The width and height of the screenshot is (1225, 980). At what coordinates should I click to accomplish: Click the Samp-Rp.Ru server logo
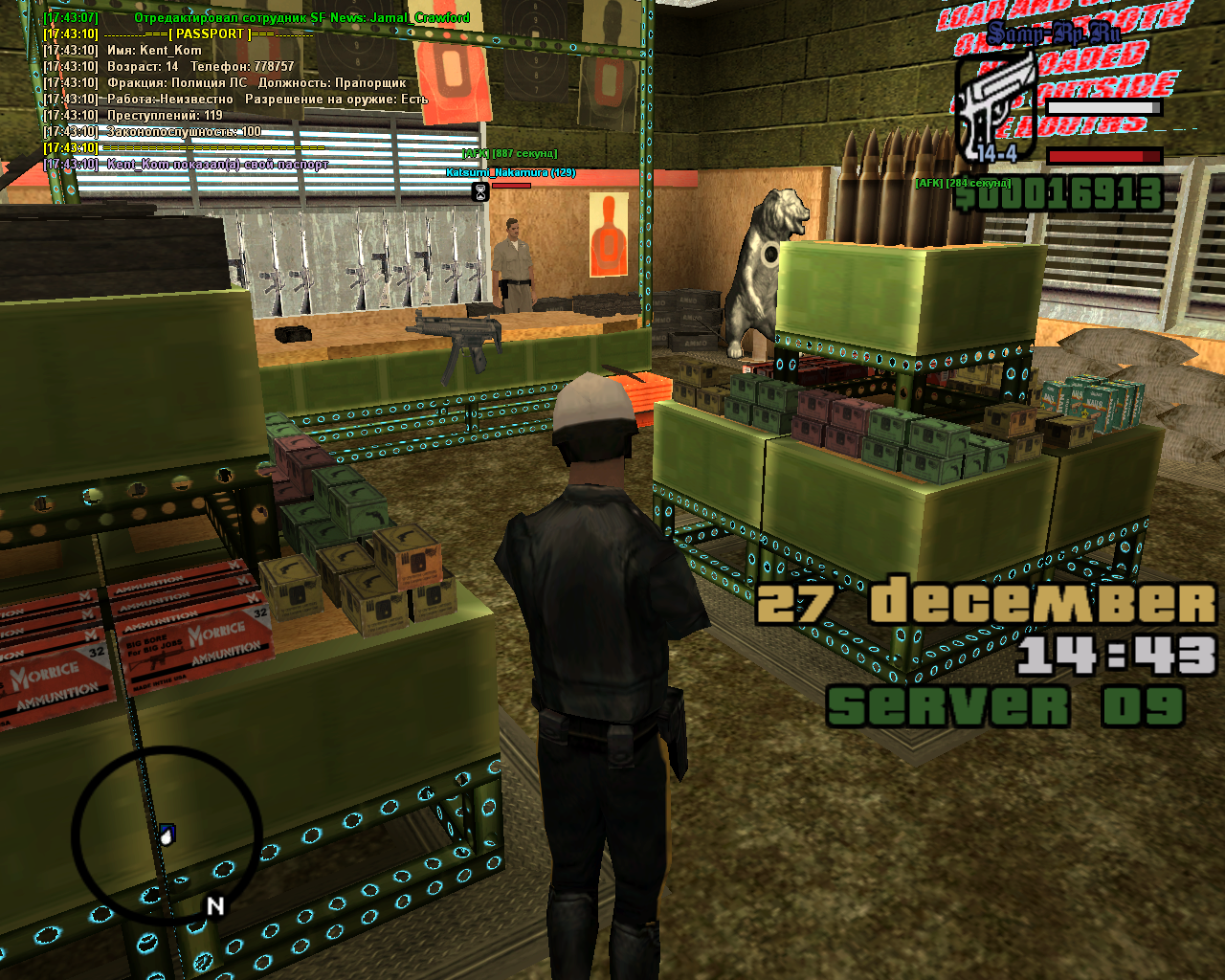click(x=1055, y=34)
